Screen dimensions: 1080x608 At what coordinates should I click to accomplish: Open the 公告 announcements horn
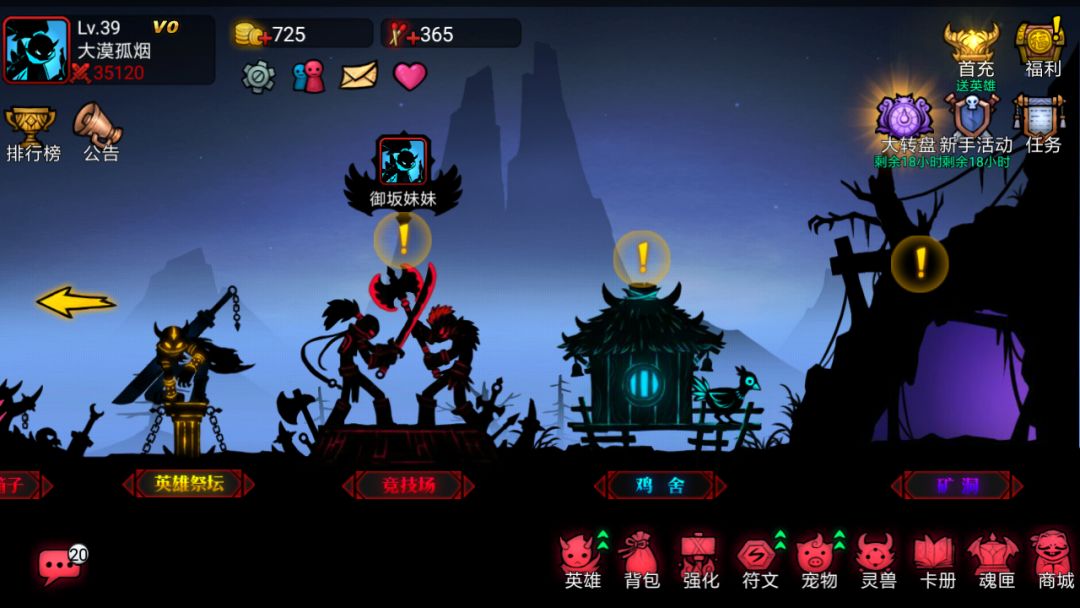coord(99,131)
